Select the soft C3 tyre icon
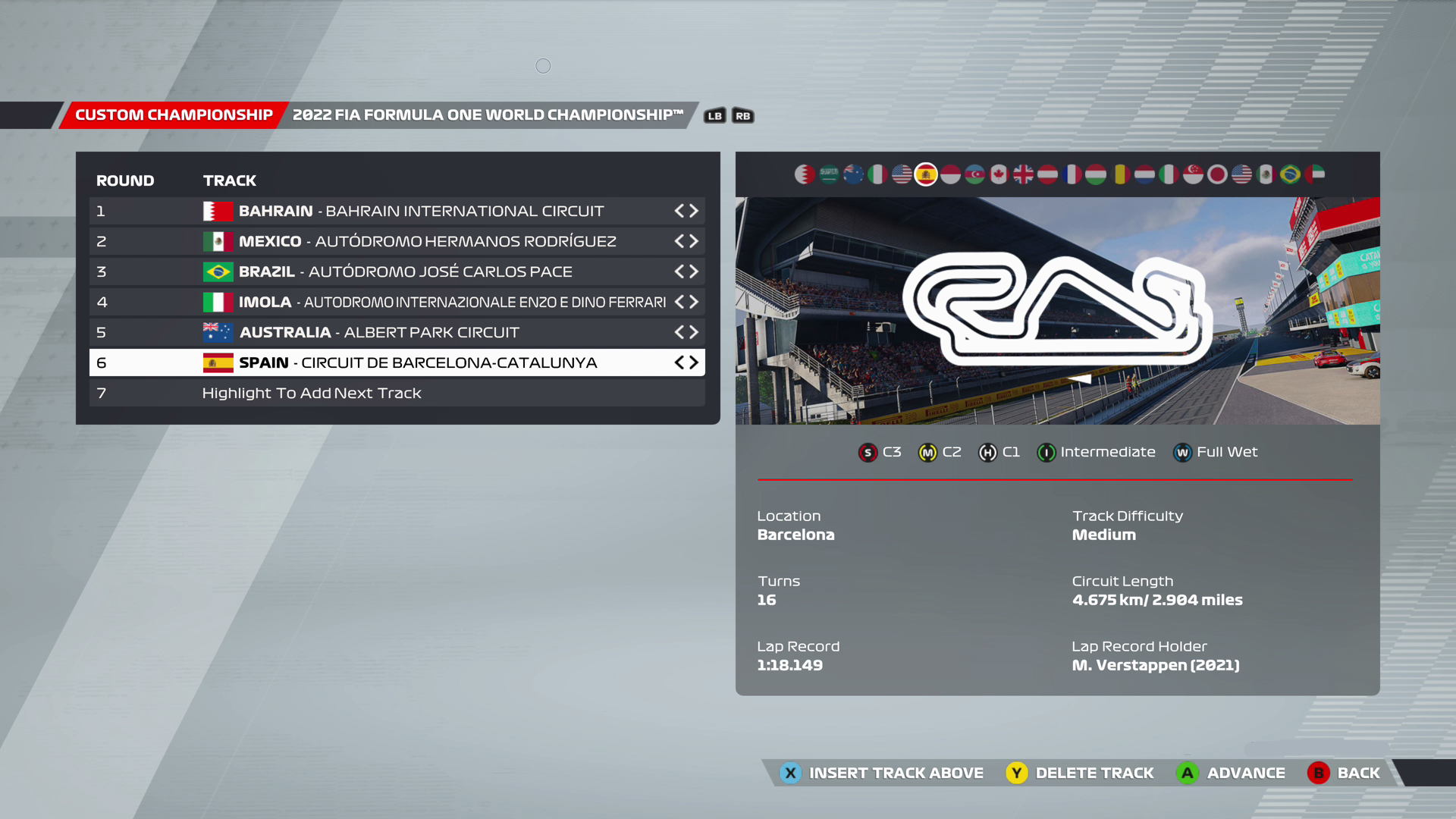Viewport: 1456px width, 819px height. point(867,452)
